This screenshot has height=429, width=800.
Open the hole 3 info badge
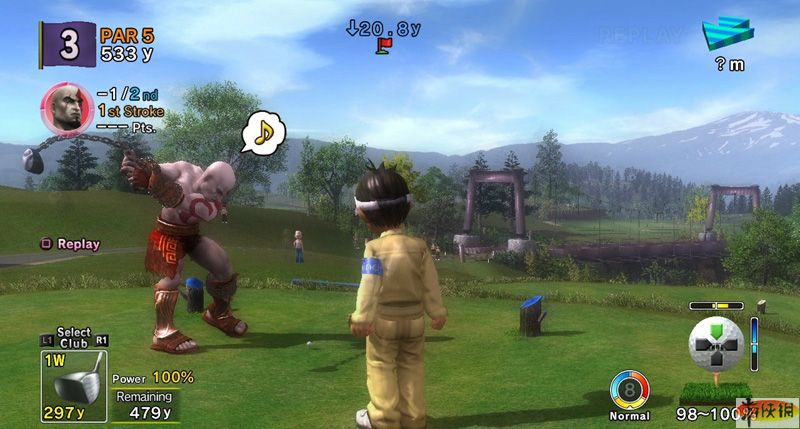[x=67, y=45]
